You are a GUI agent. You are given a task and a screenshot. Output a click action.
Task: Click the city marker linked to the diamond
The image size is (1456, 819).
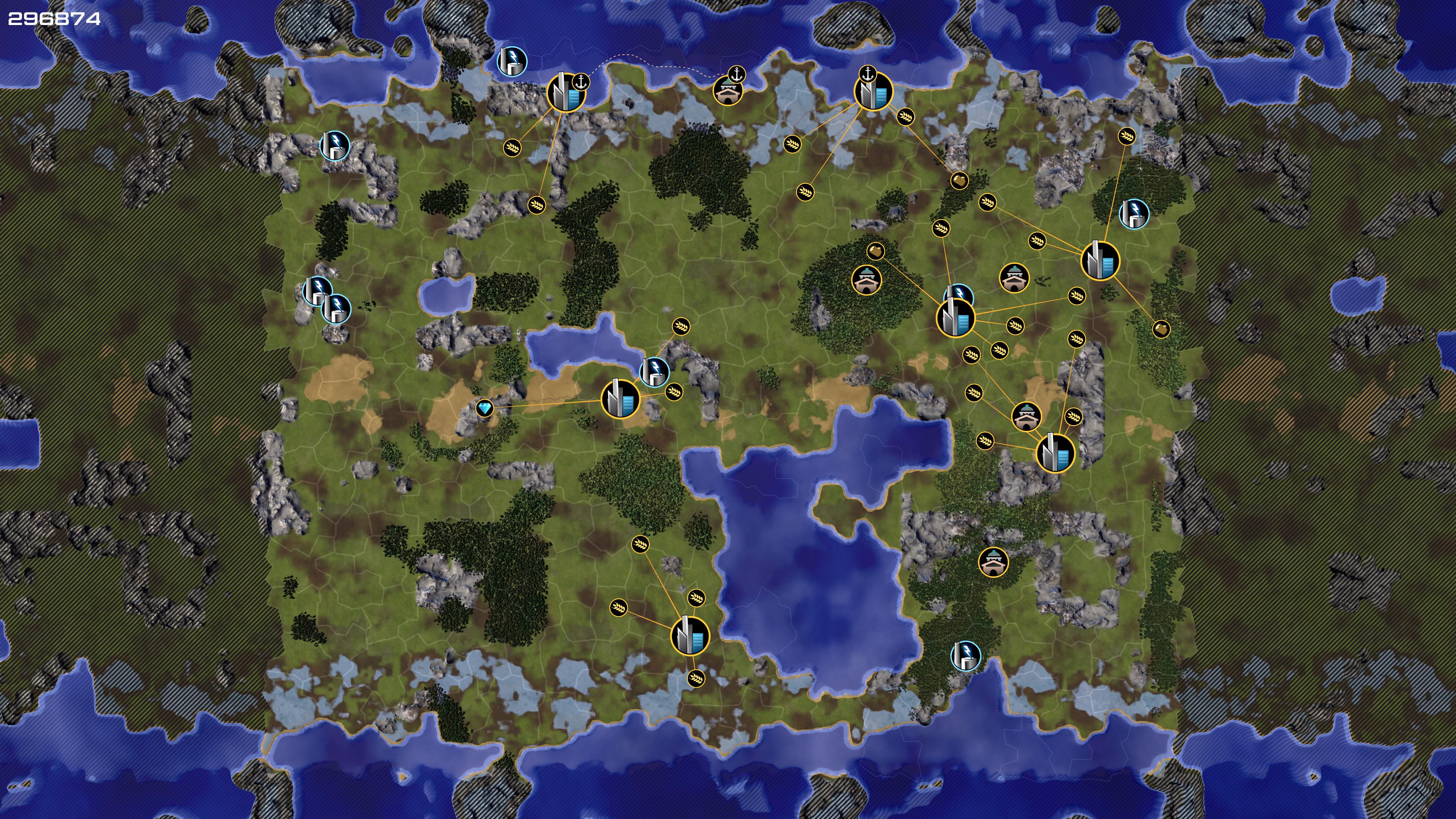point(620,399)
